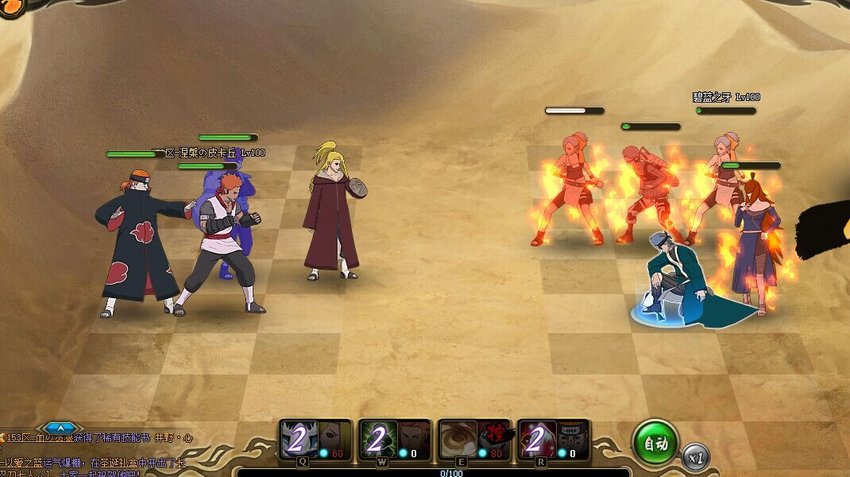Use the W skill with green figure icon
Viewport: 850px width, 477px height.
point(395,440)
